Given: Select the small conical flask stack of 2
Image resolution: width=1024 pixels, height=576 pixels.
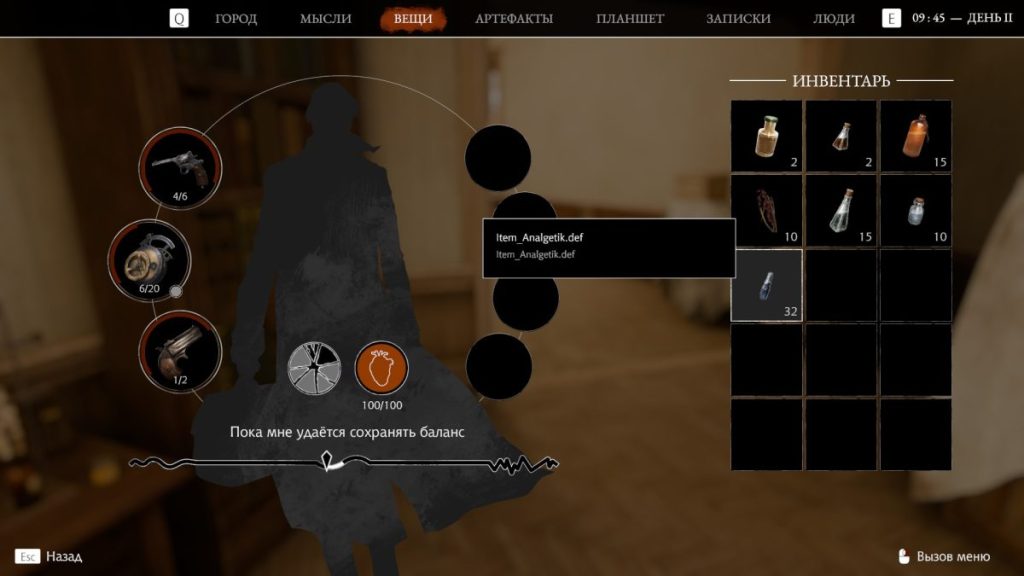Looking at the screenshot, I should point(841,137).
